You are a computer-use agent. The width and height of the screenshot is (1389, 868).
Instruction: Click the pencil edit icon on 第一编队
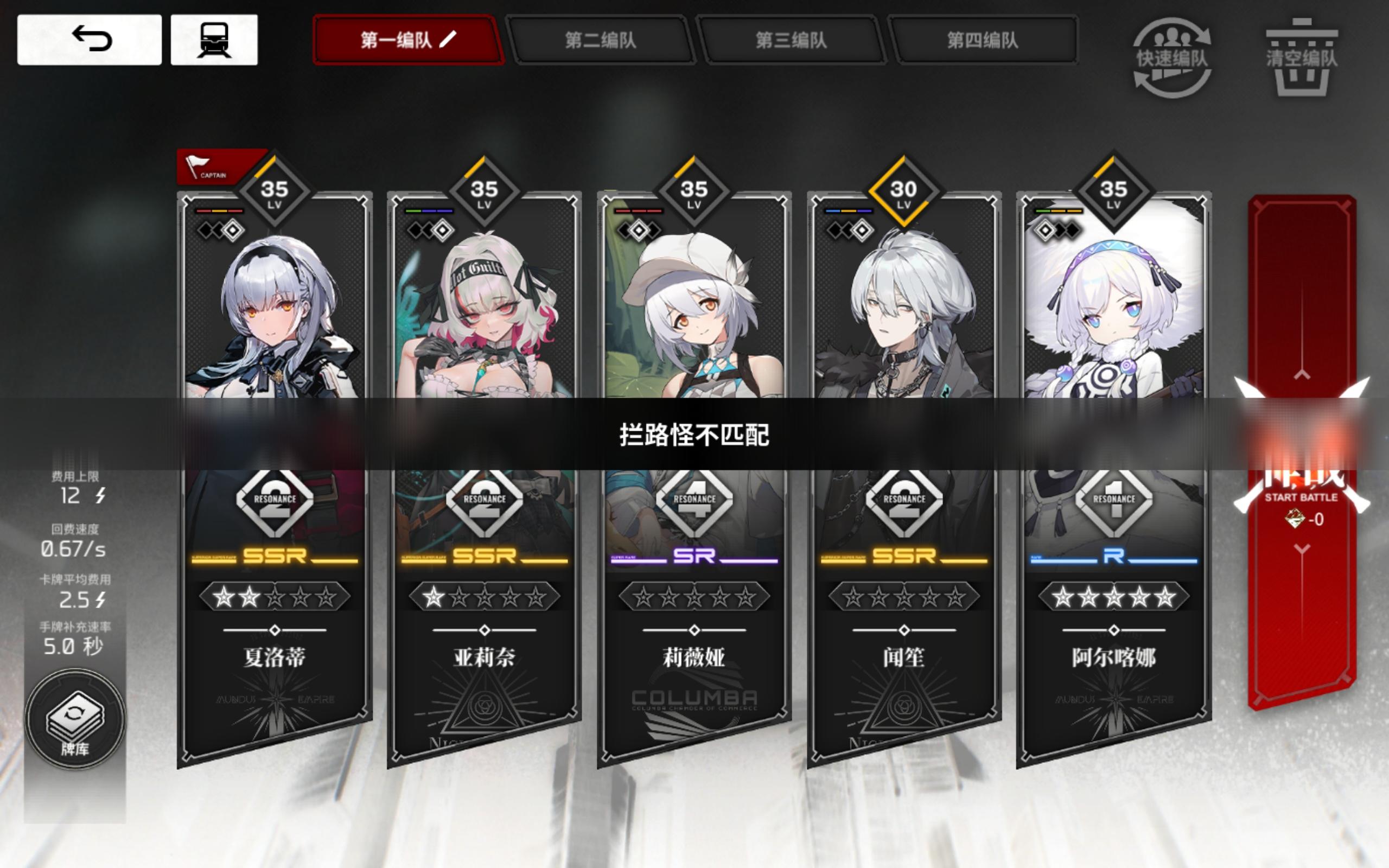point(447,40)
